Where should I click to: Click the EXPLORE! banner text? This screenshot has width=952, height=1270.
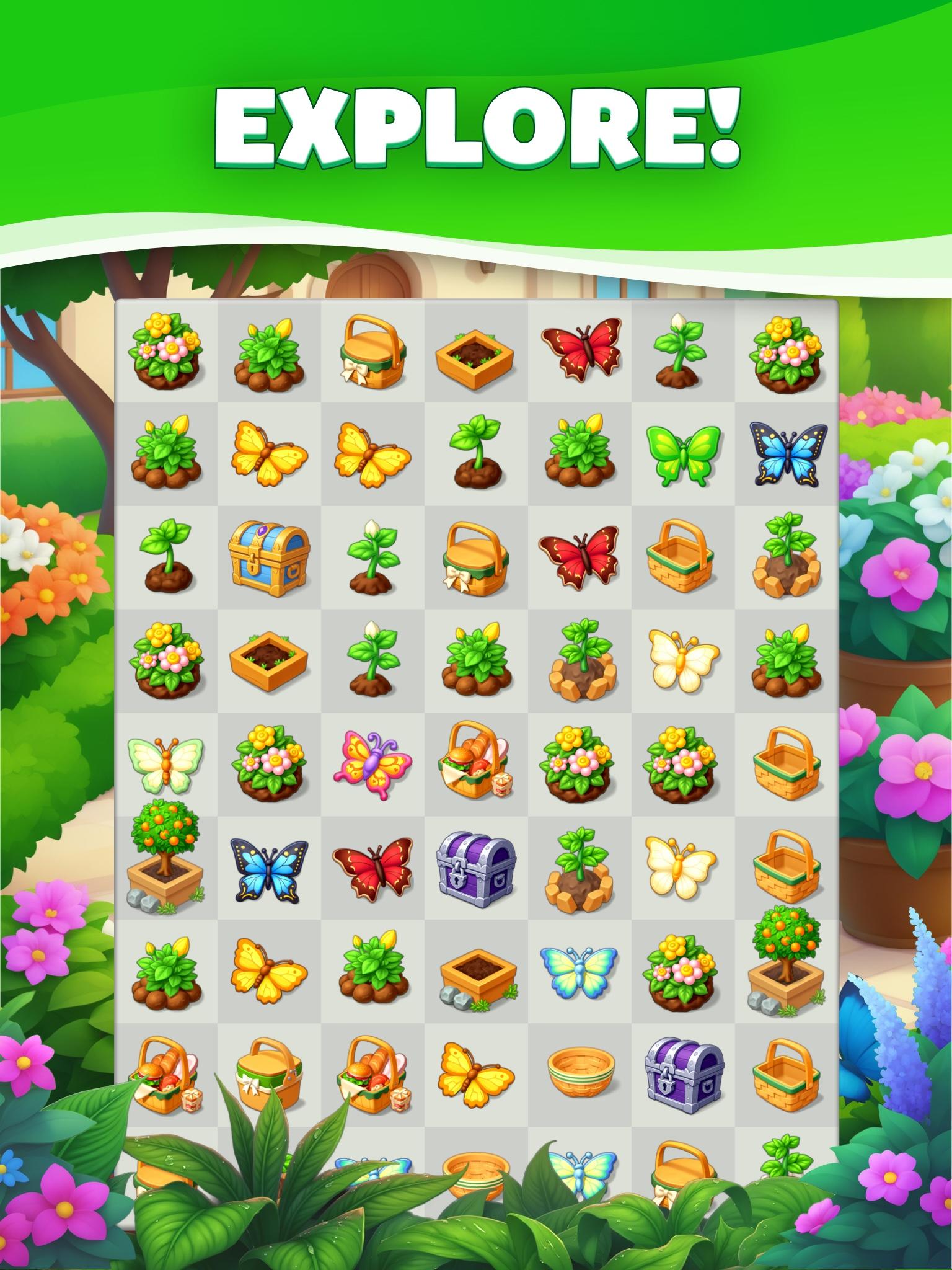(476, 127)
